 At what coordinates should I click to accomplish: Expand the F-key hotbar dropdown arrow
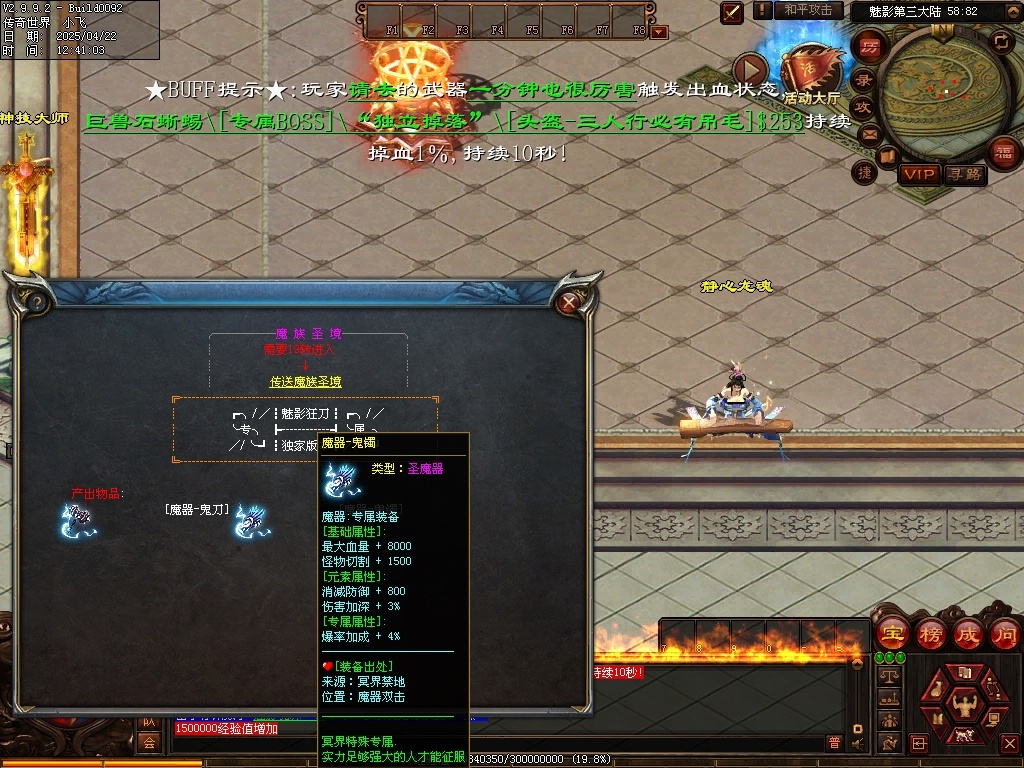658,32
